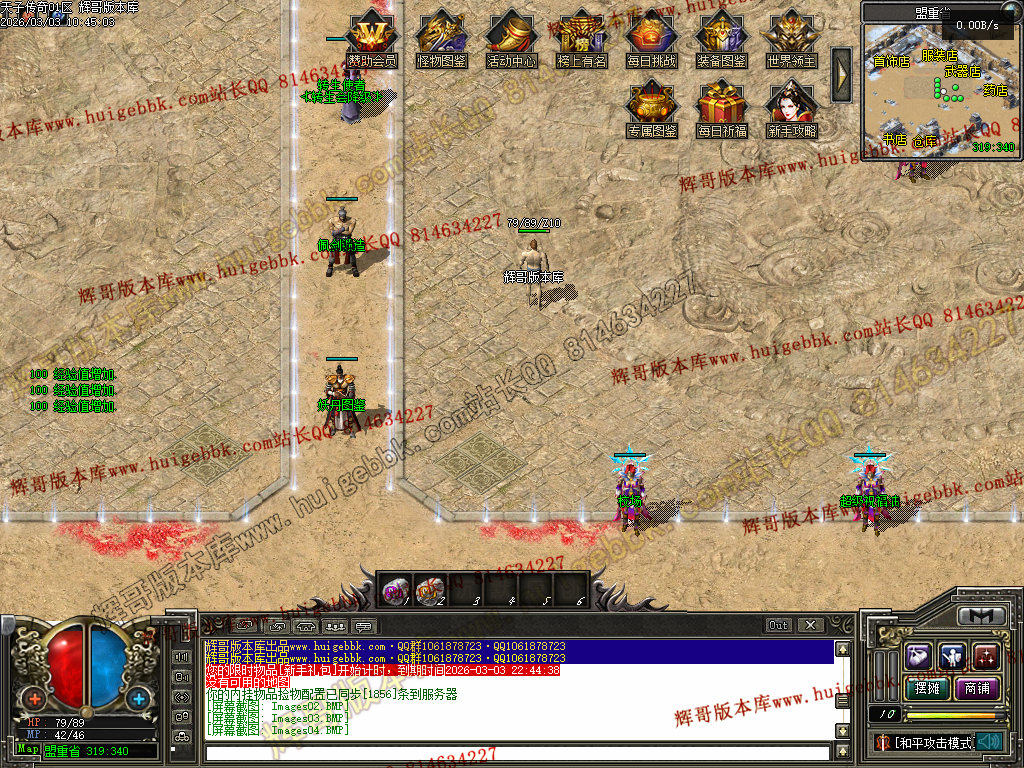Use the item in hotbar slot 2
The image size is (1024, 768).
431,590
